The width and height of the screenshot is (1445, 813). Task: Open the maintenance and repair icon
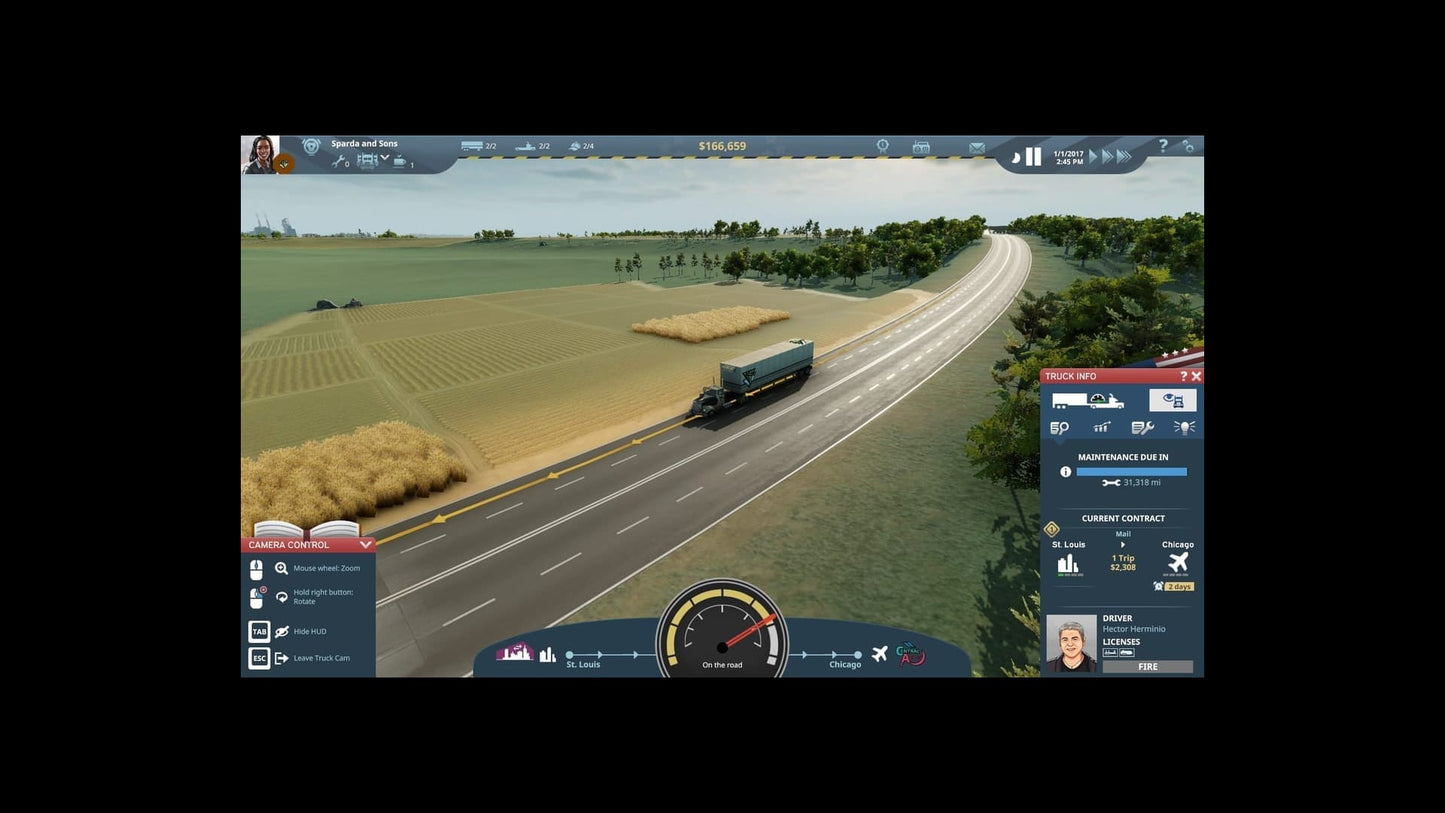1143,427
